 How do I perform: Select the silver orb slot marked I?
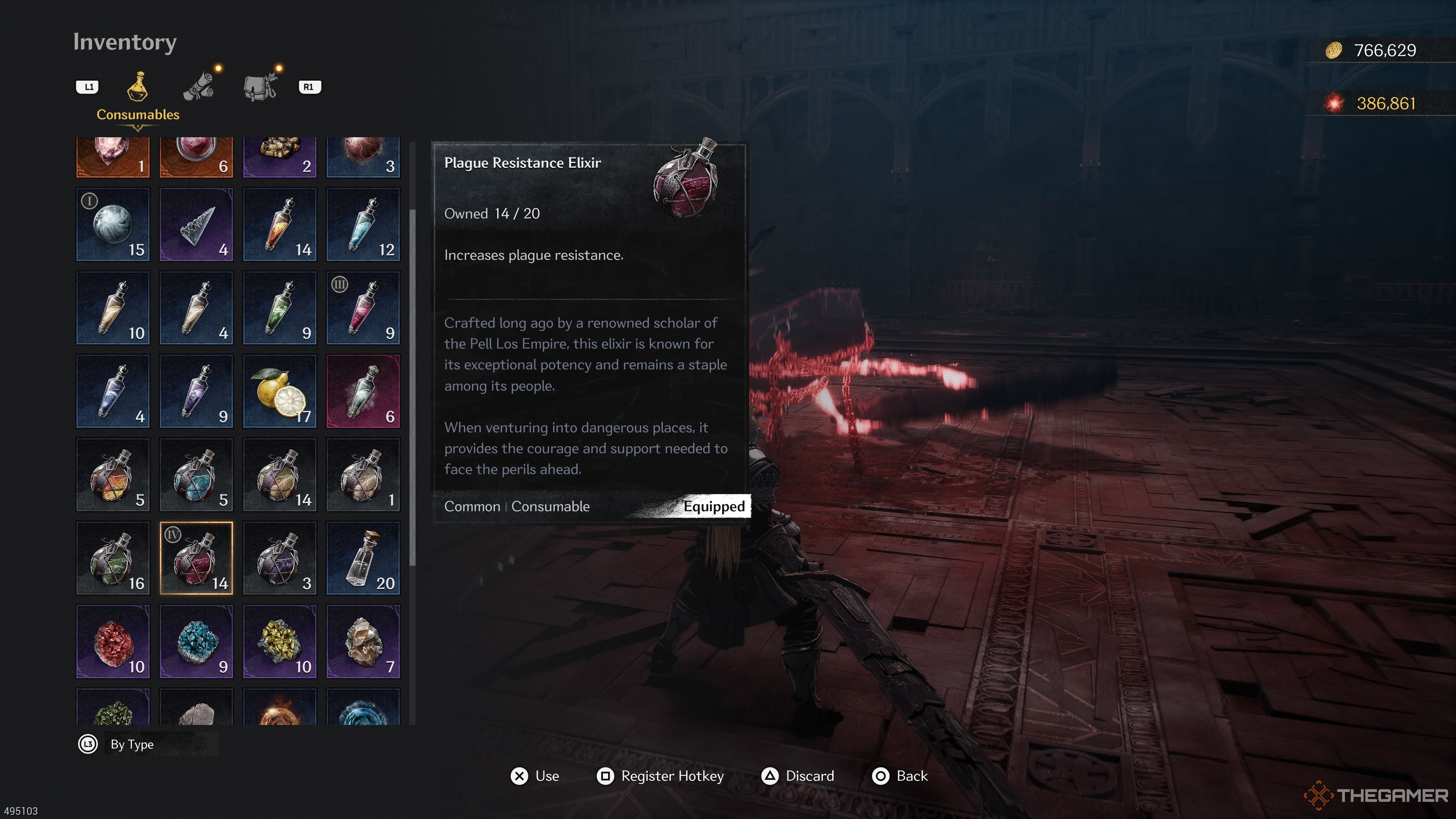(x=113, y=224)
